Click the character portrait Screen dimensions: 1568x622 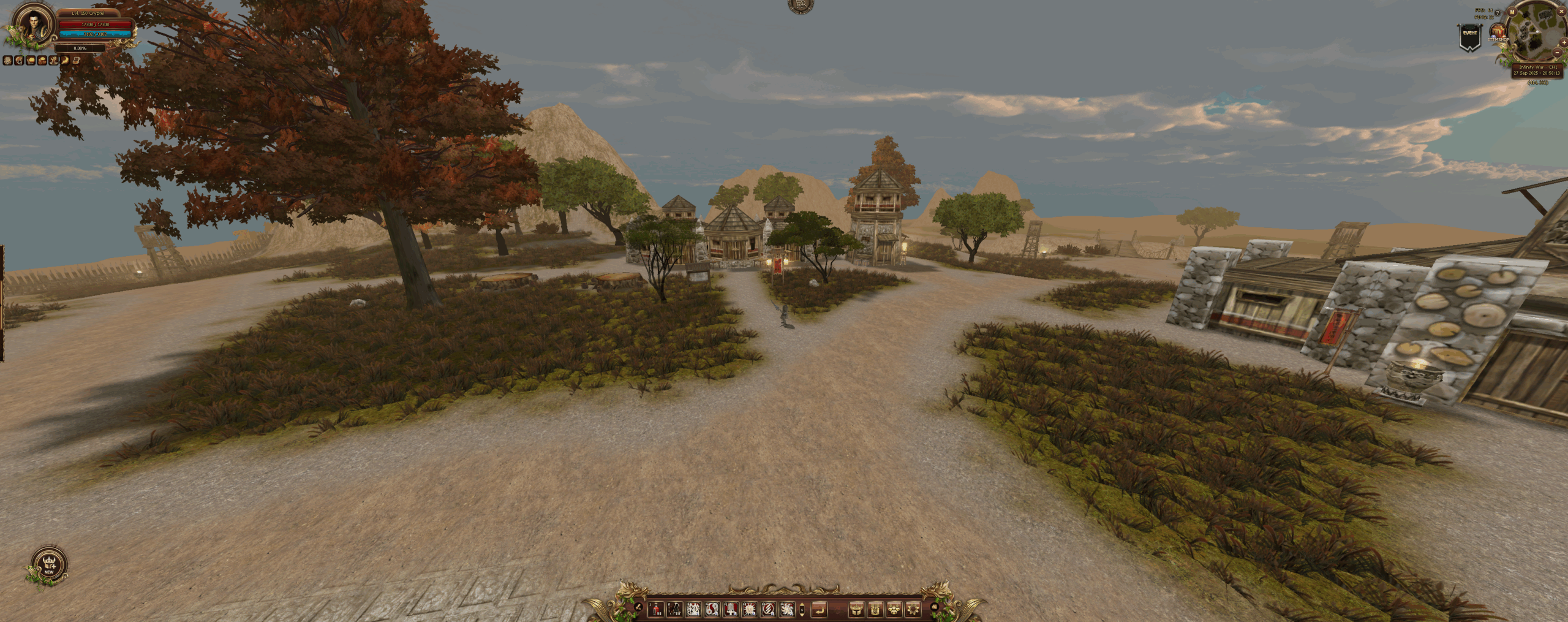pyautogui.click(x=32, y=25)
